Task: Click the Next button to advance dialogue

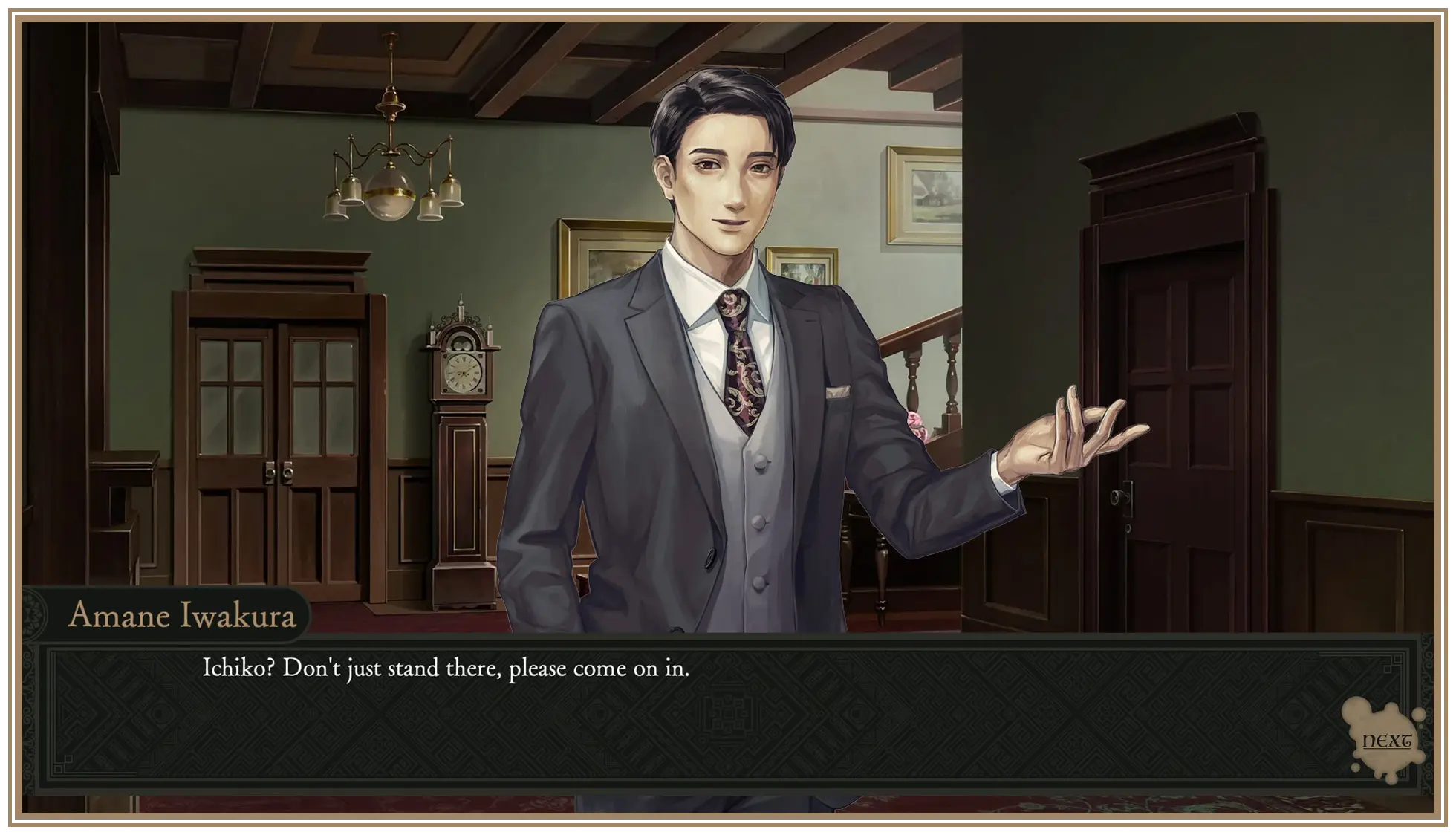Action: coord(1386,741)
